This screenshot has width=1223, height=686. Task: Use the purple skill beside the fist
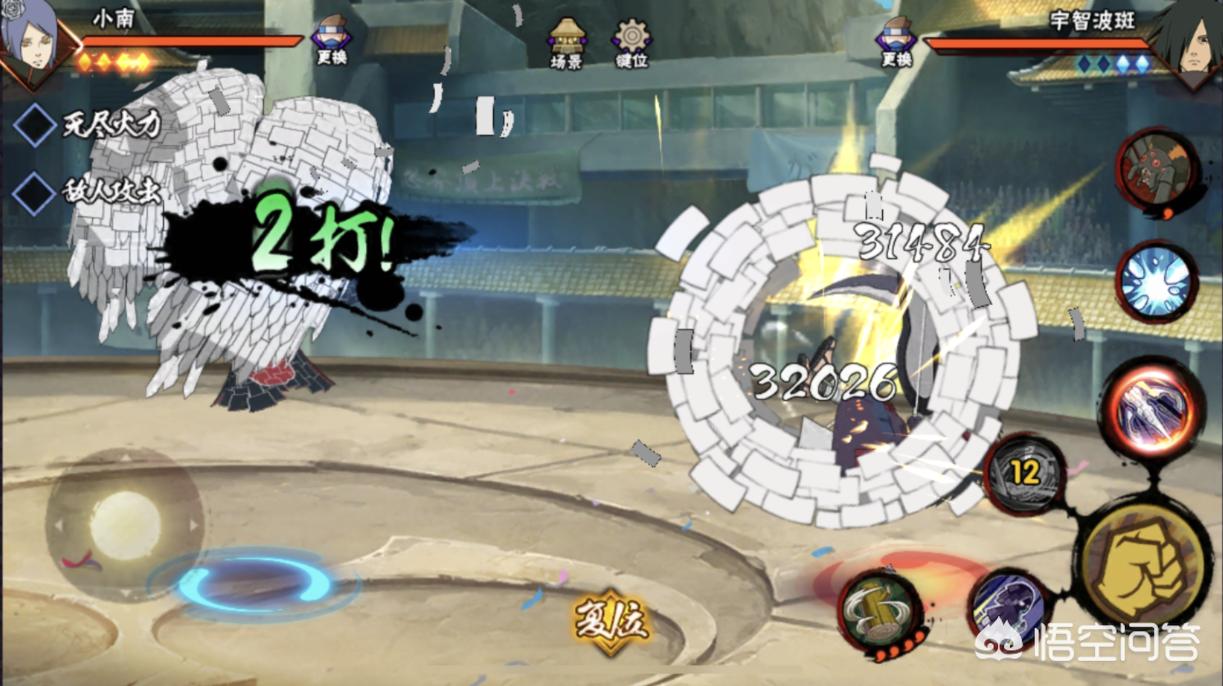pos(1008,607)
